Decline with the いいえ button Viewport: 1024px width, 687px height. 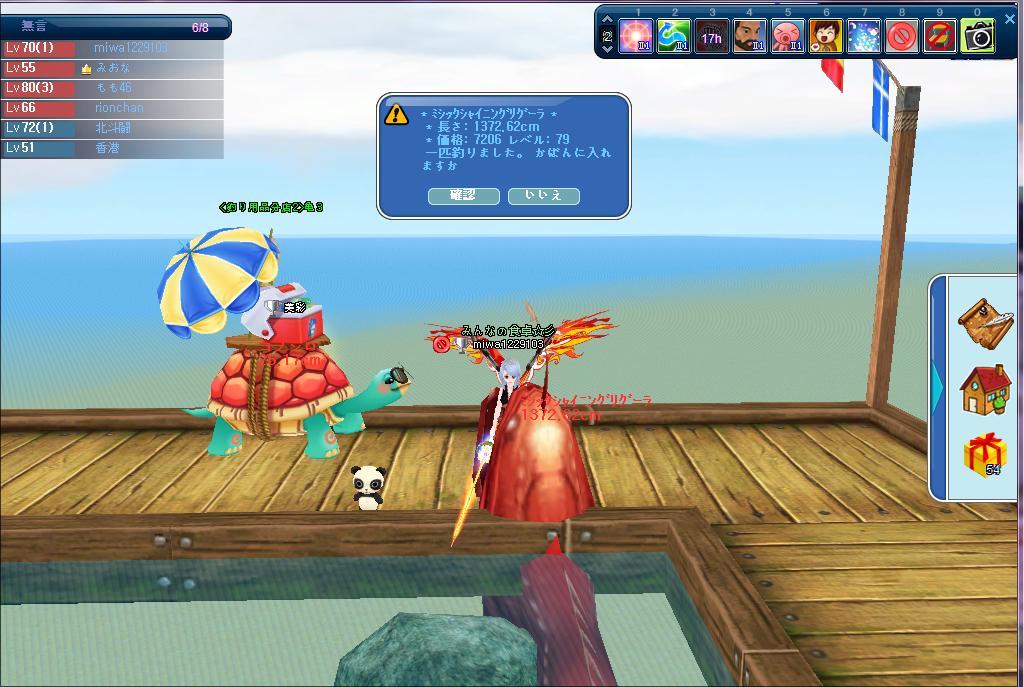tap(543, 195)
